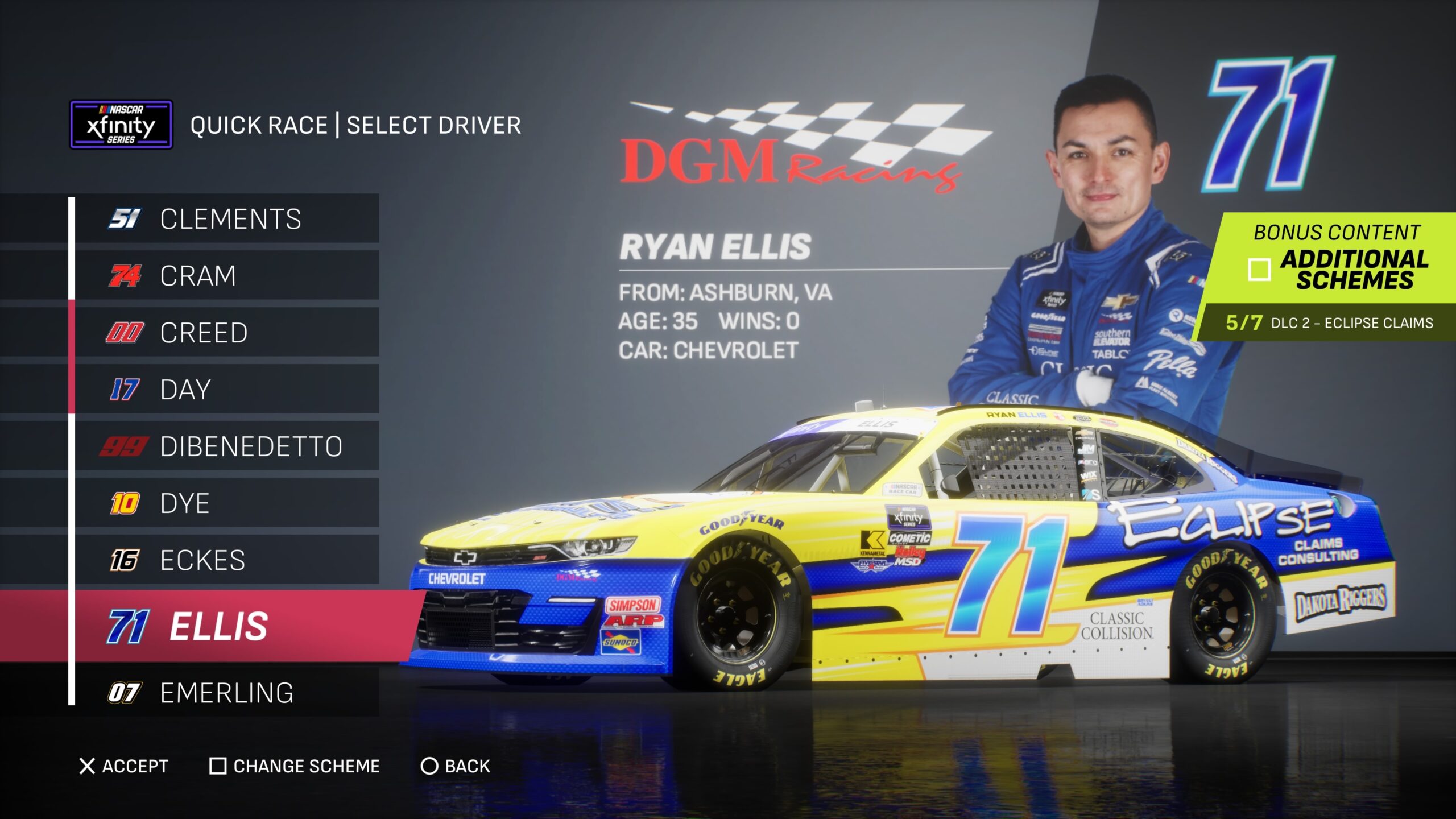Go back to the previous menu

coord(456,766)
